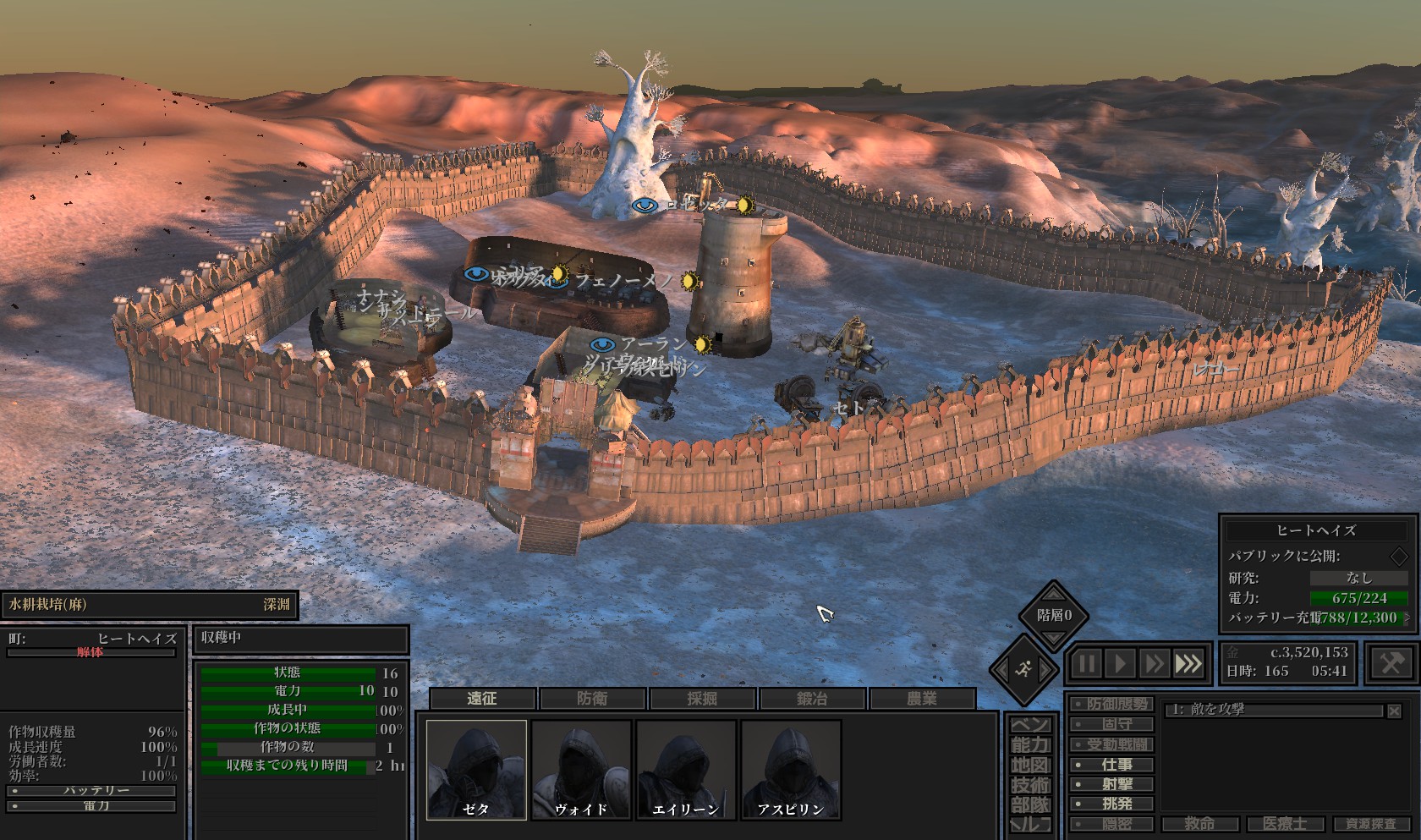Activate the 医療士 medic button
The width and height of the screenshot is (1421, 840).
(1285, 824)
